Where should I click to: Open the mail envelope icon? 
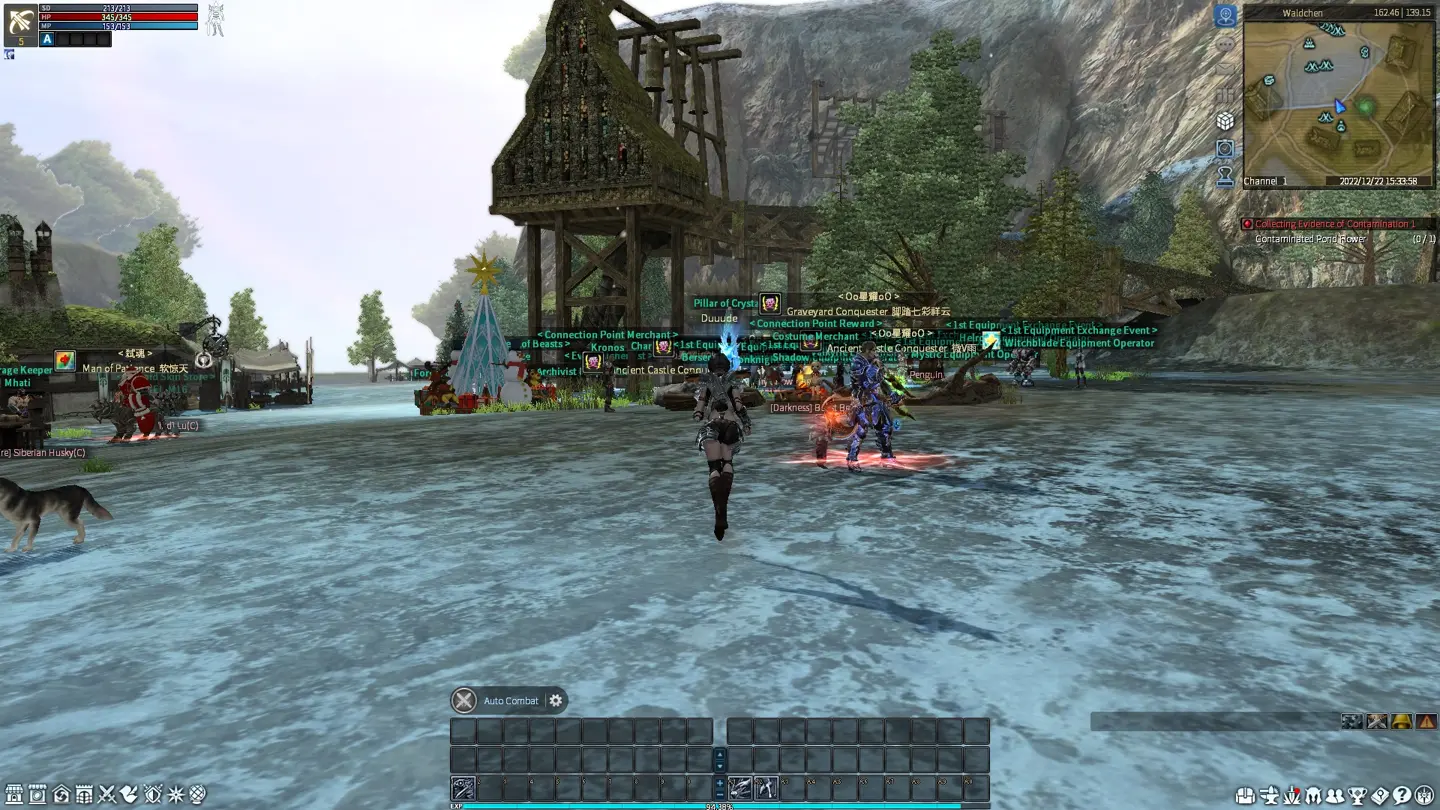point(1225,69)
